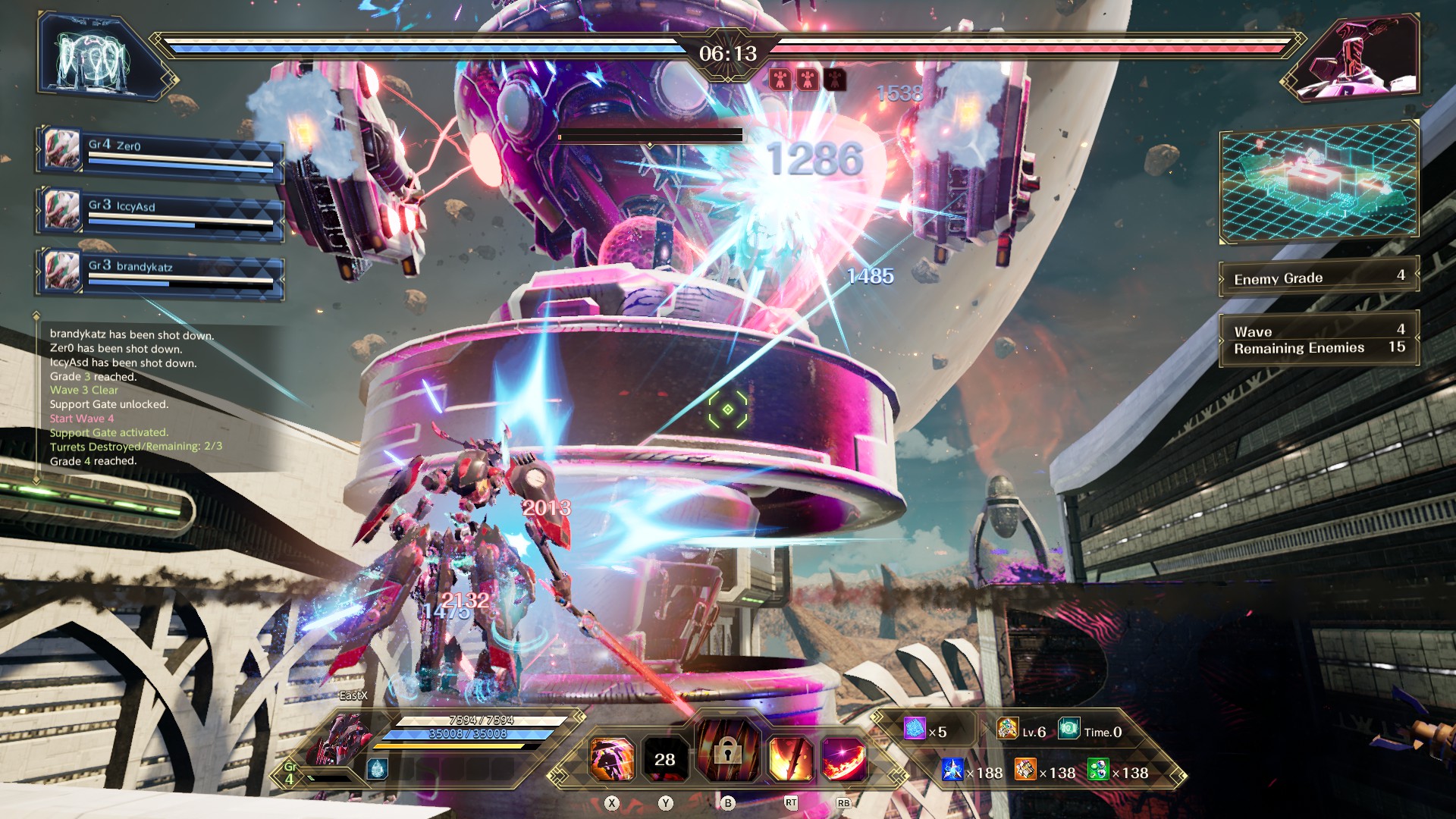Trigger the crimson crescent slash skill

(x=844, y=759)
